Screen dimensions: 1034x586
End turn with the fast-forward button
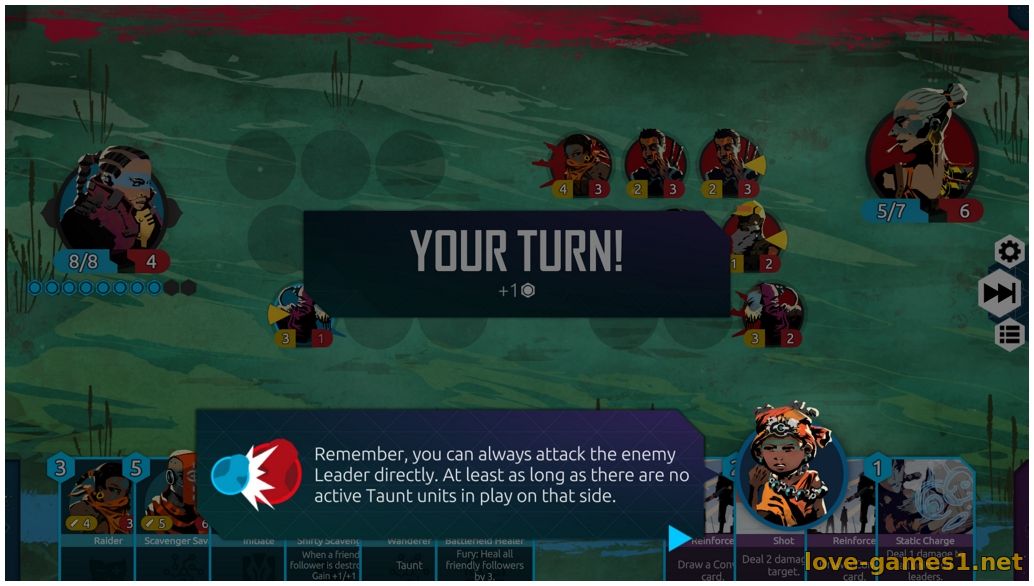pos(999,293)
